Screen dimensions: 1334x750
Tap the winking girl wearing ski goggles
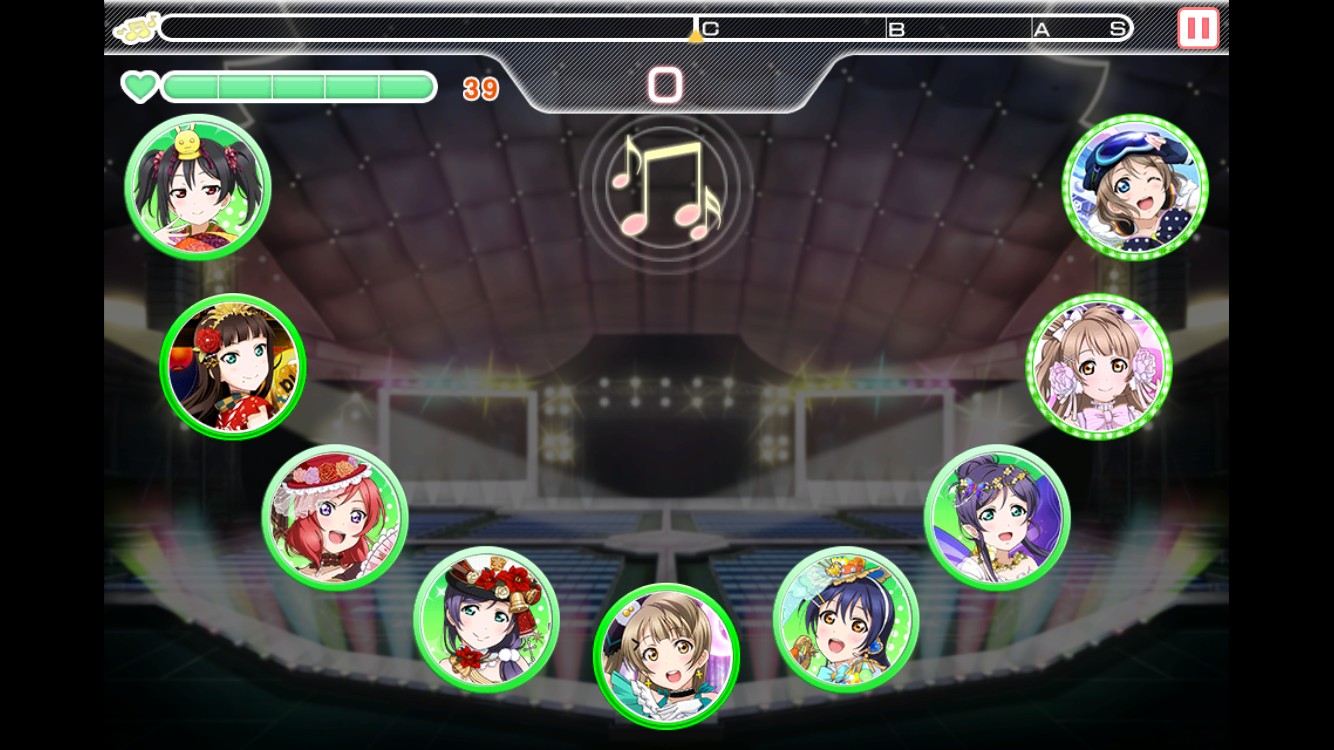click(x=1135, y=187)
